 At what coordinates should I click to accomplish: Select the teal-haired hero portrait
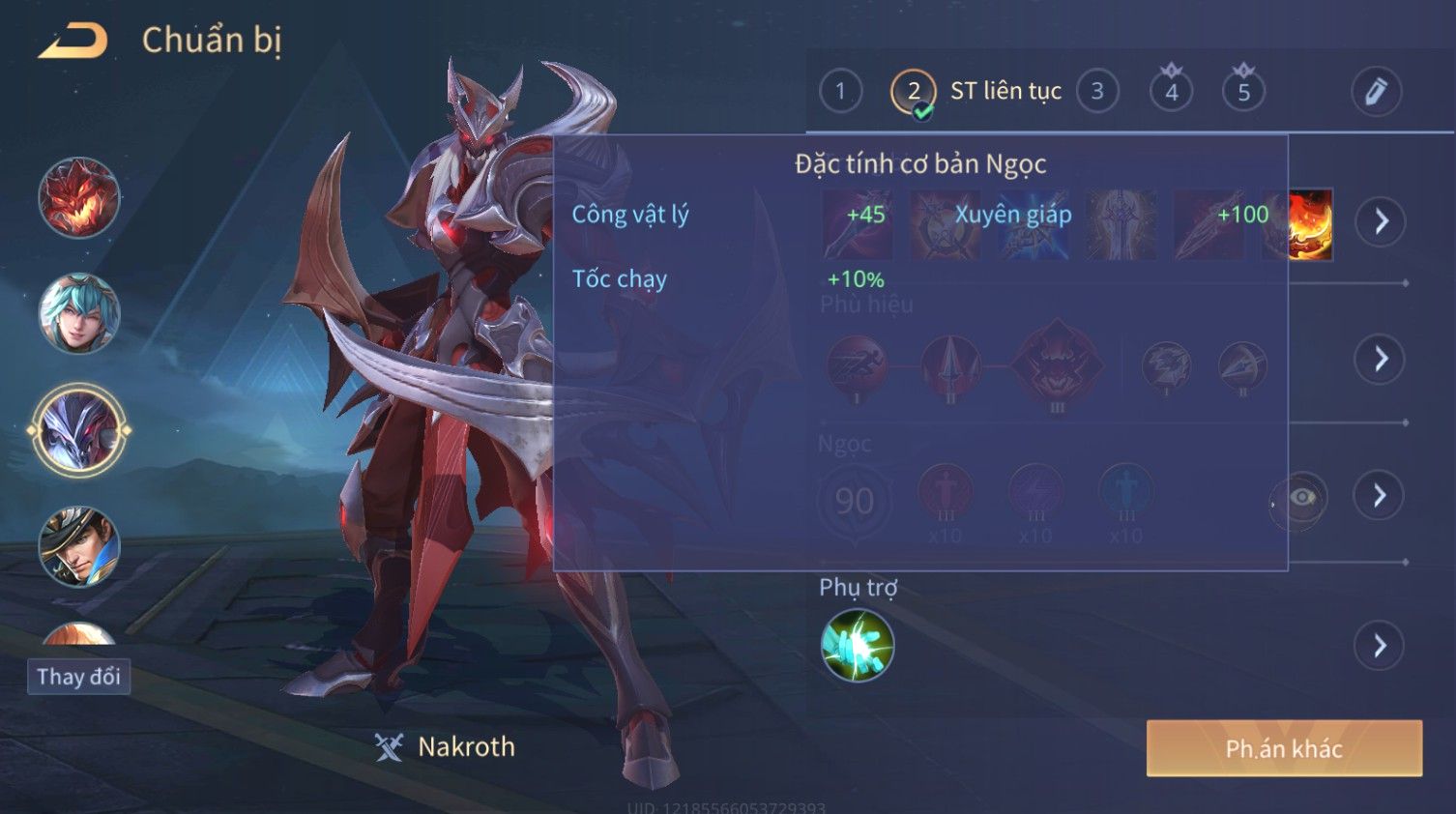point(79,313)
